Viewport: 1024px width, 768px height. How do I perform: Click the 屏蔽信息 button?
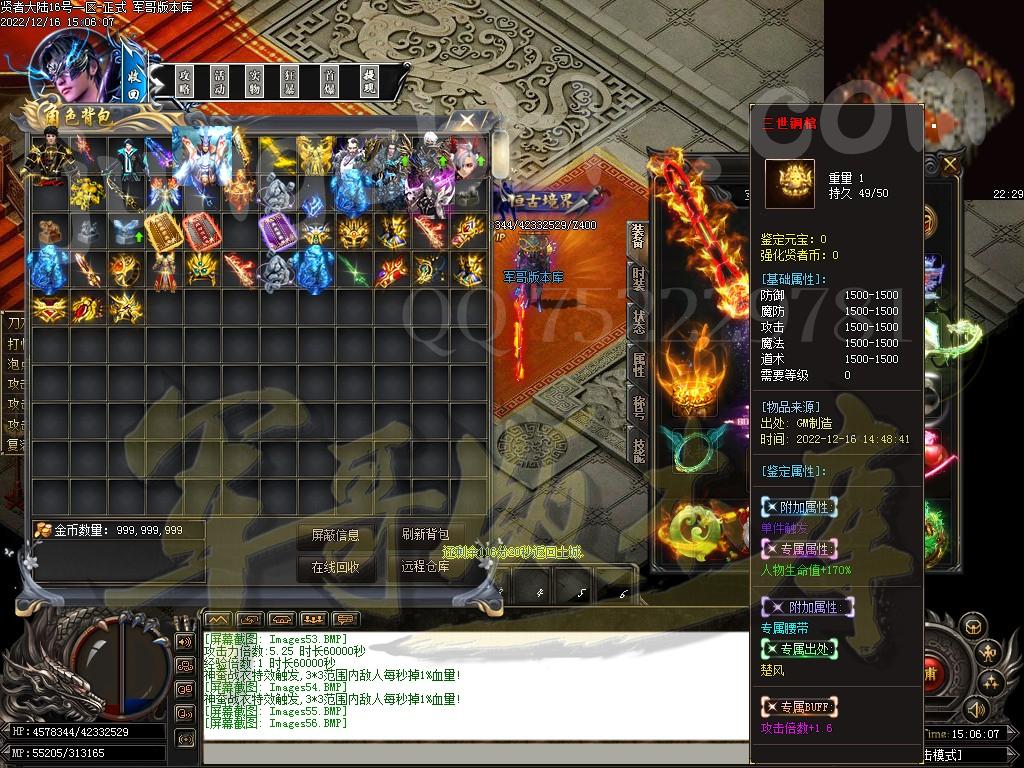pyautogui.click(x=335, y=536)
